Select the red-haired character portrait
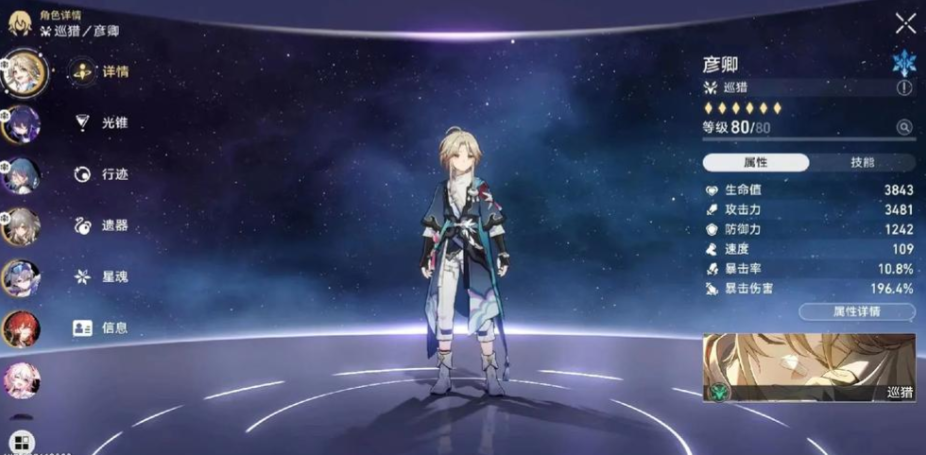 coord(21,329)
